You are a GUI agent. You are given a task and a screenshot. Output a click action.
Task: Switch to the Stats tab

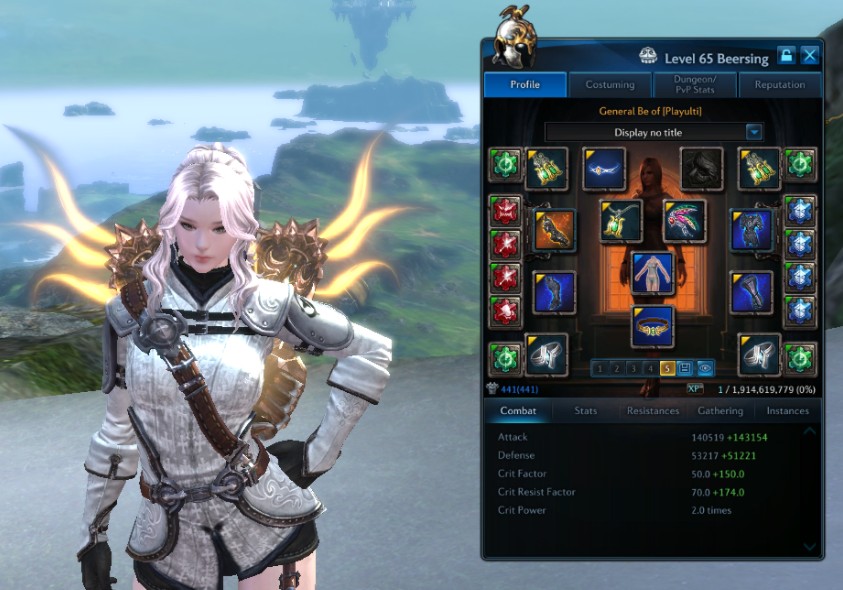(x=586, y=410)
